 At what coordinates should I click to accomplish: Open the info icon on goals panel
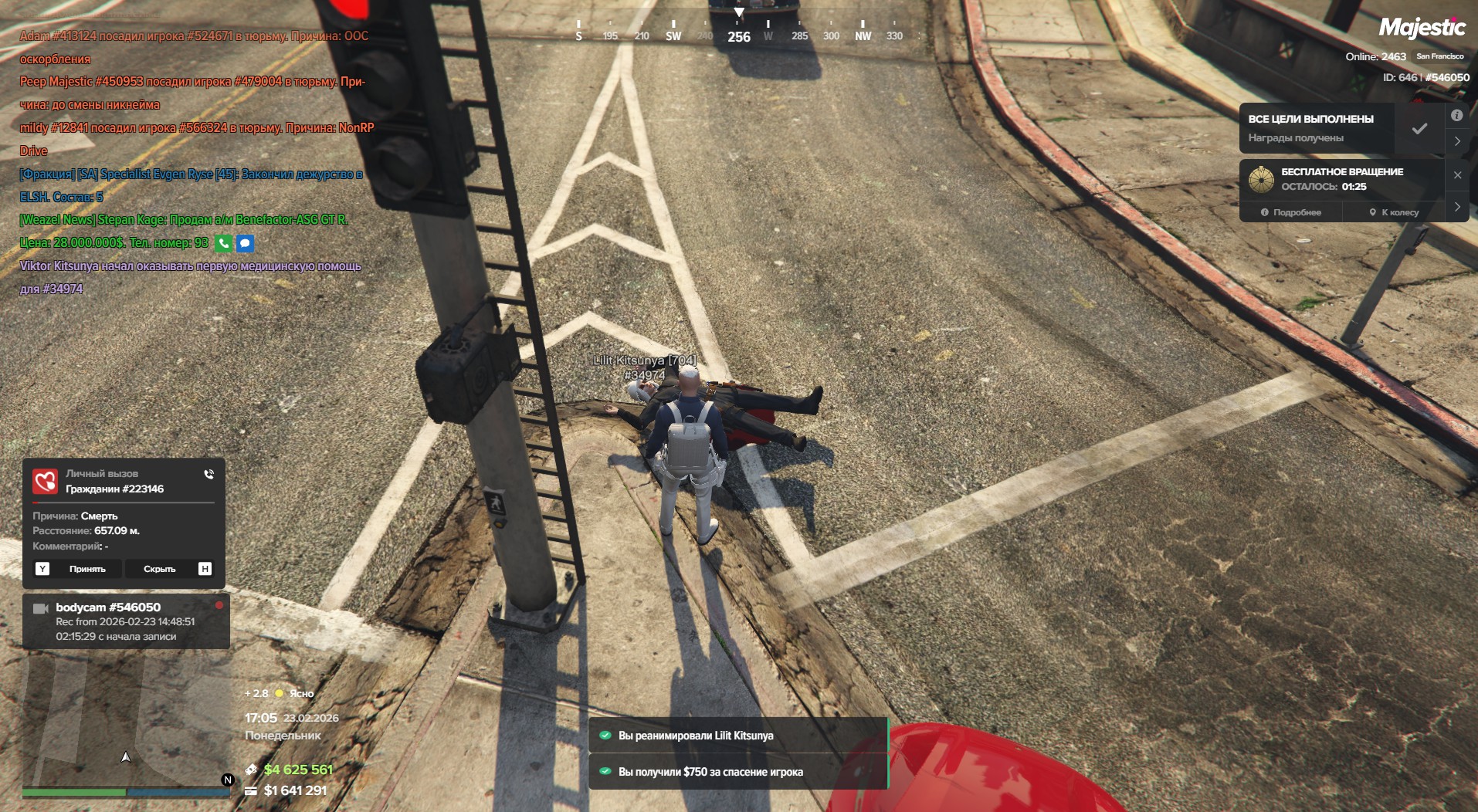click(1456, 116)
